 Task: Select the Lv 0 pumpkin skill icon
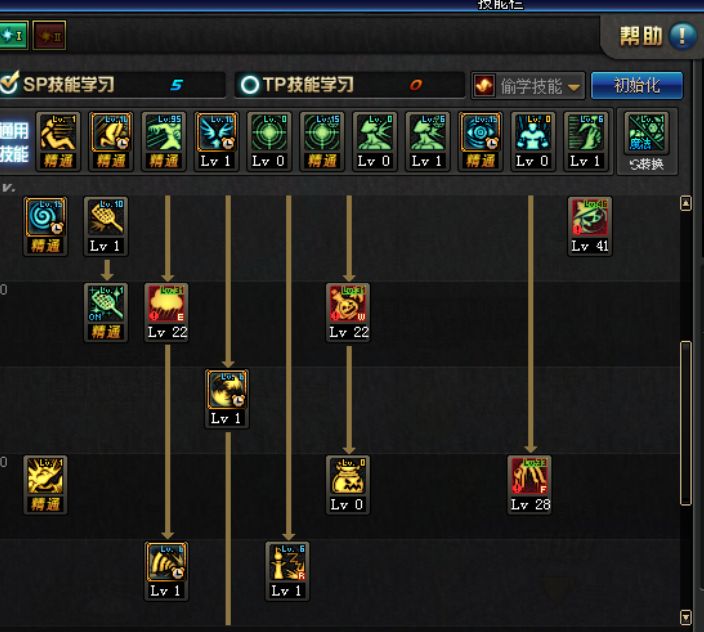347,478
